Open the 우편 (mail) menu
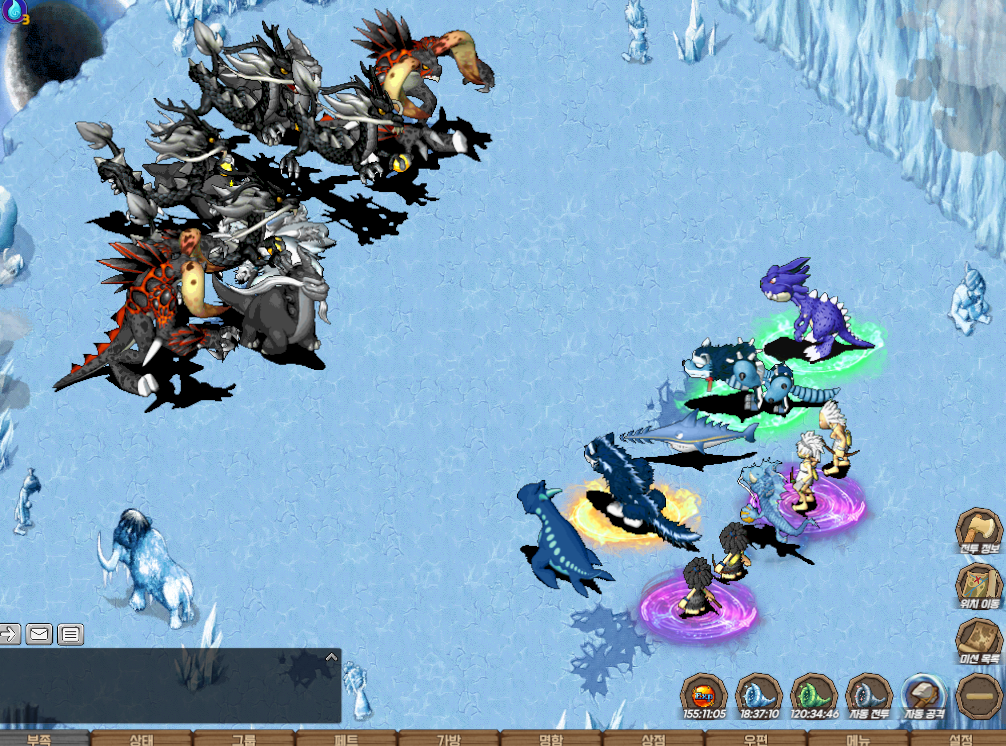The width and height of the screenshot is (1006, 746). pos(755,739)
